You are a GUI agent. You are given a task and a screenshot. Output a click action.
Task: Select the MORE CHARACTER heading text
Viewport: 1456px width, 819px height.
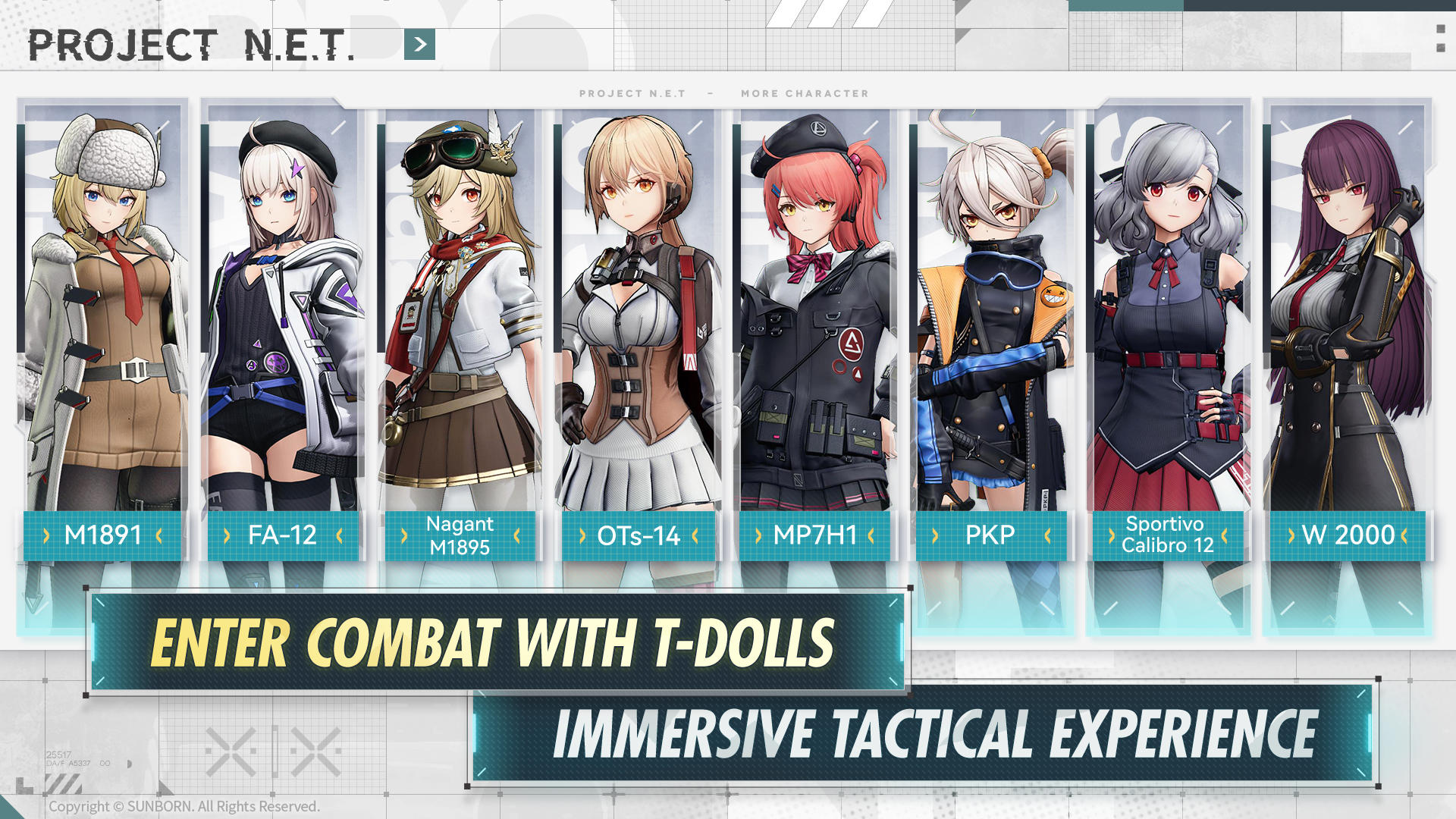pyautogui.click(x=804, y=94)
